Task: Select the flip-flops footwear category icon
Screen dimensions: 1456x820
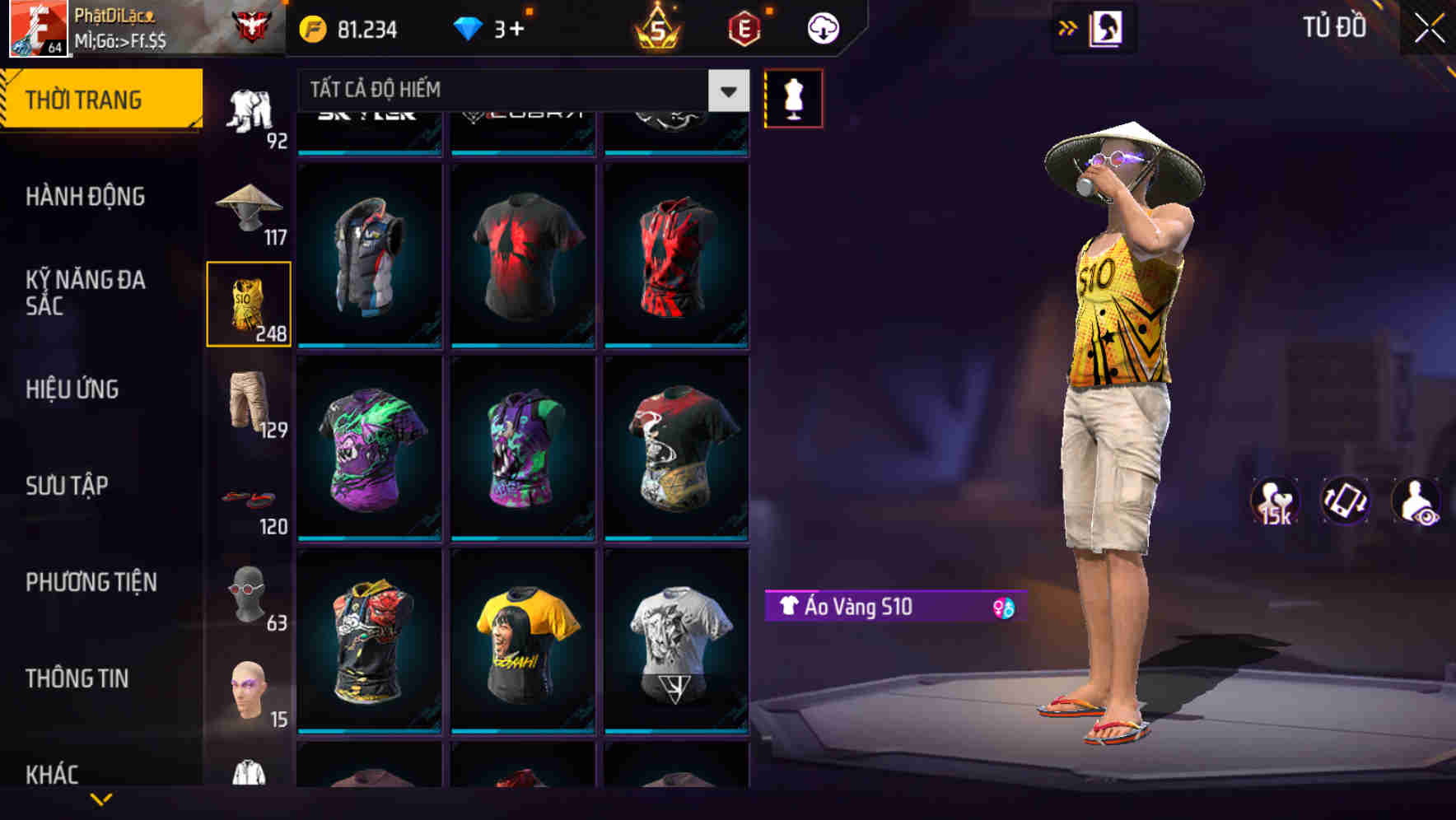Action: click(250, 498)
